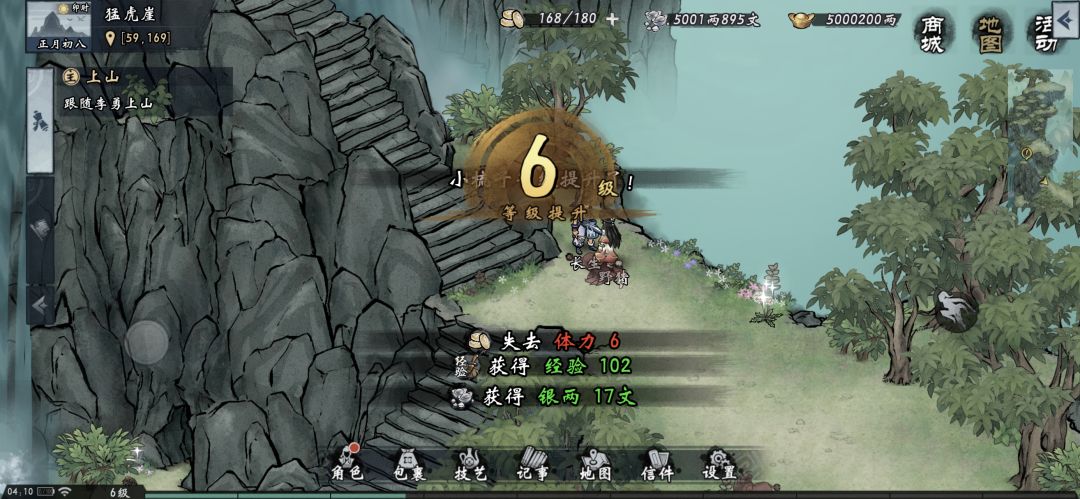Select the 上山 main quest tracker
This screenshot has height=499, width=1080.
[x=130, y=88]
